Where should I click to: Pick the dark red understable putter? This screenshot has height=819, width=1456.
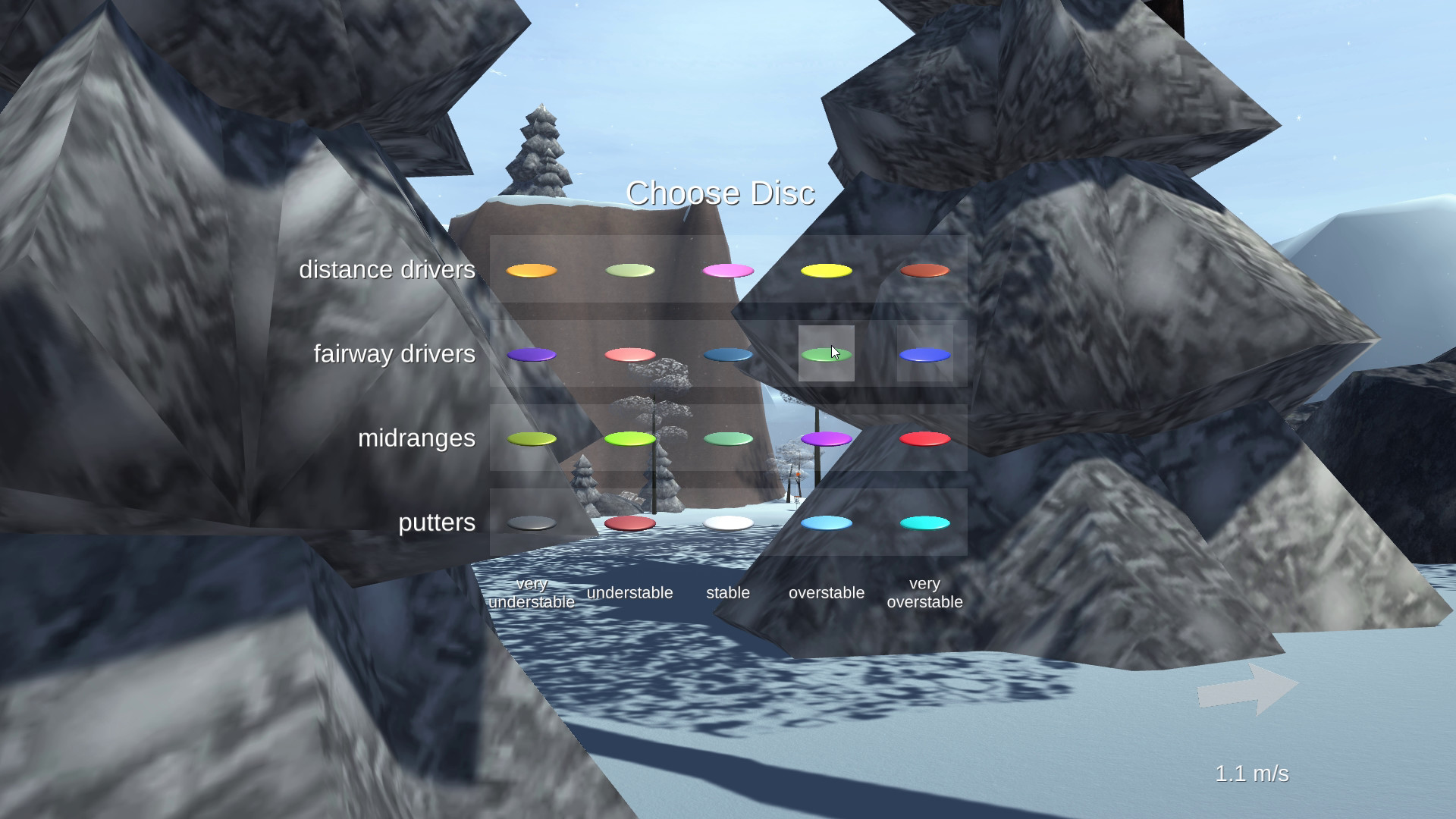(x=630, y=522)
